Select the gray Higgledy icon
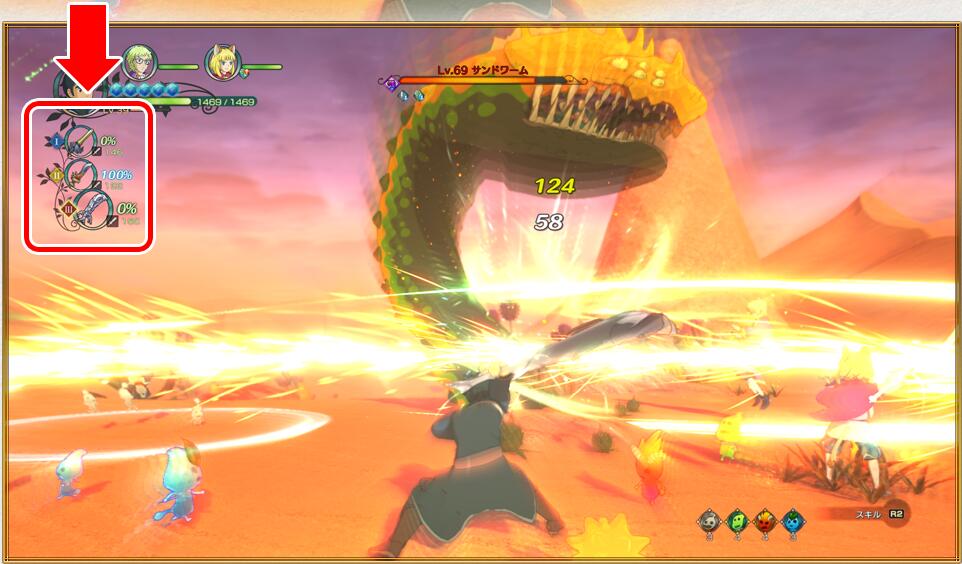 [708, 521]
